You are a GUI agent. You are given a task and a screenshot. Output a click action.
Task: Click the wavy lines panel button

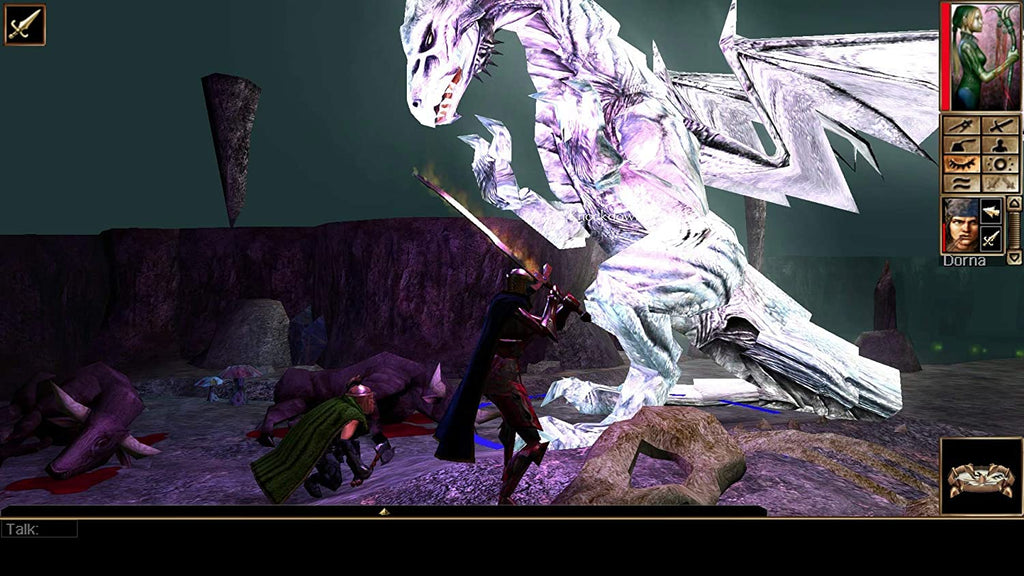click(961, 183)
